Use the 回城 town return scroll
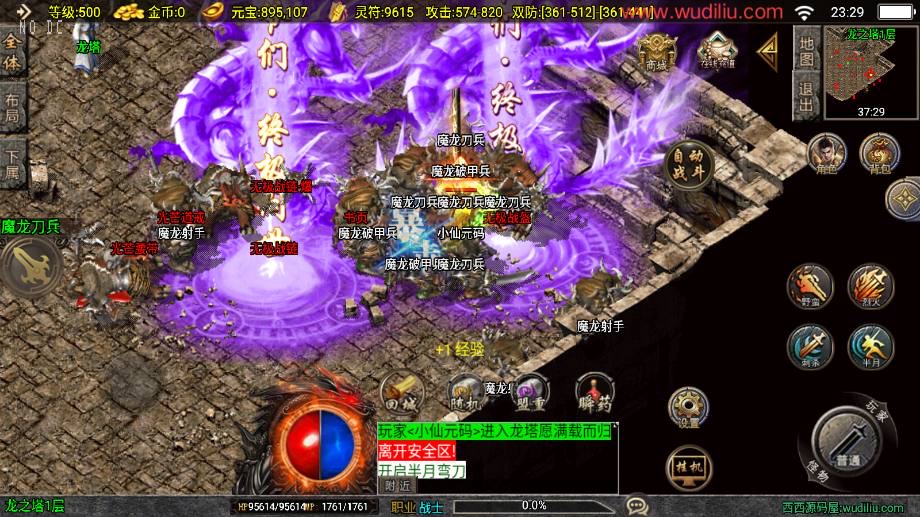This screenshot has height=517, width=920. pyautogui.click(x=400, y=393)
